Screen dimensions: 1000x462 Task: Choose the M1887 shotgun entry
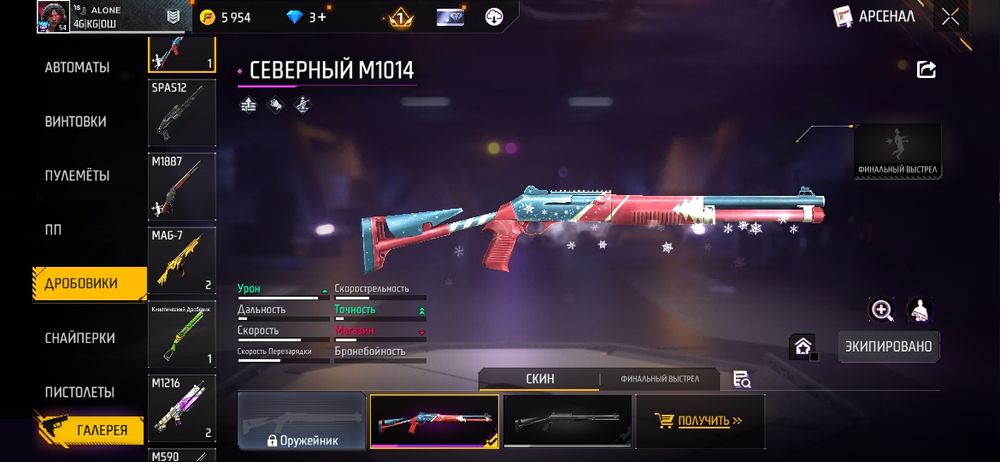(x=182, y=187)
